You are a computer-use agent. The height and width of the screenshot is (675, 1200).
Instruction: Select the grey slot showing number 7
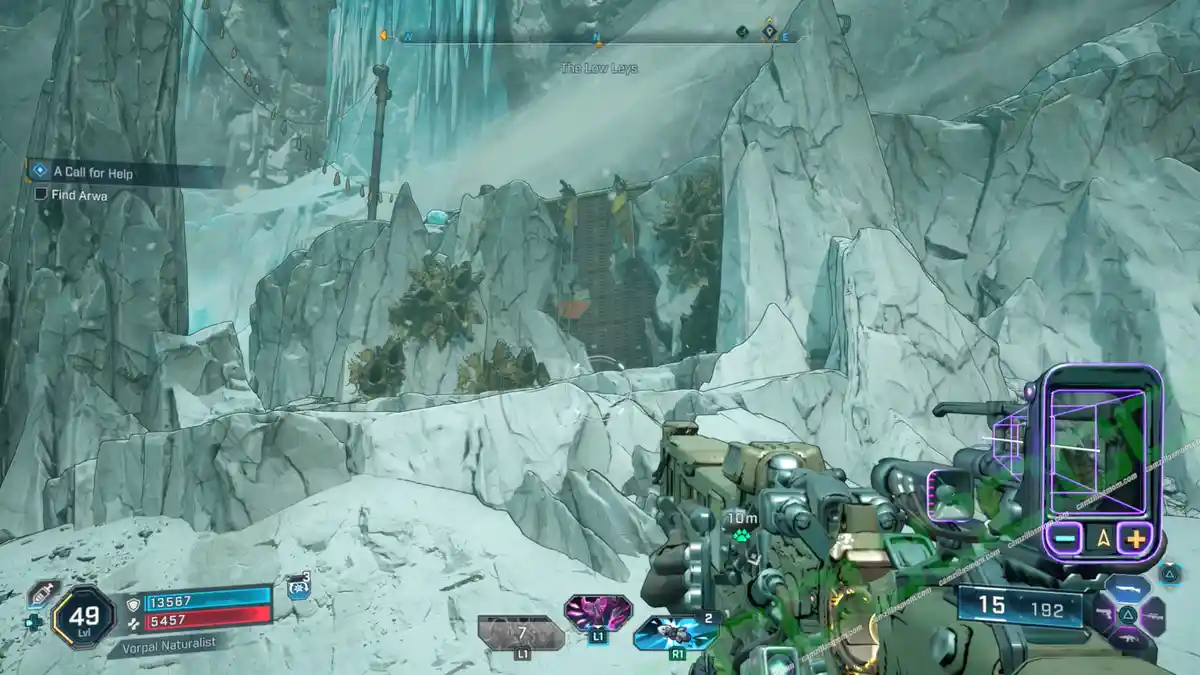pos(520,634)
